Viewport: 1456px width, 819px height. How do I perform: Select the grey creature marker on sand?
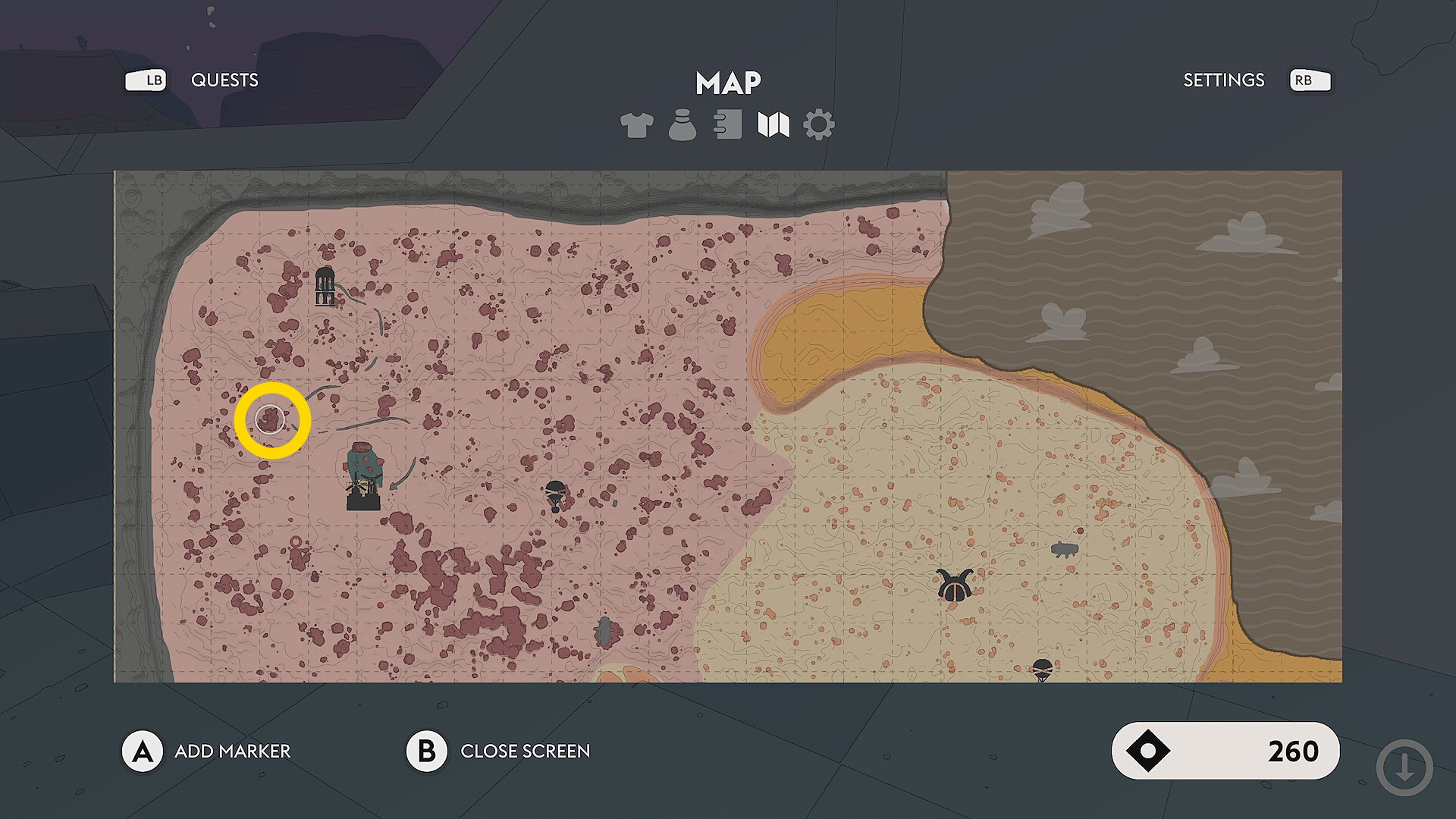tap(1065, 550)
